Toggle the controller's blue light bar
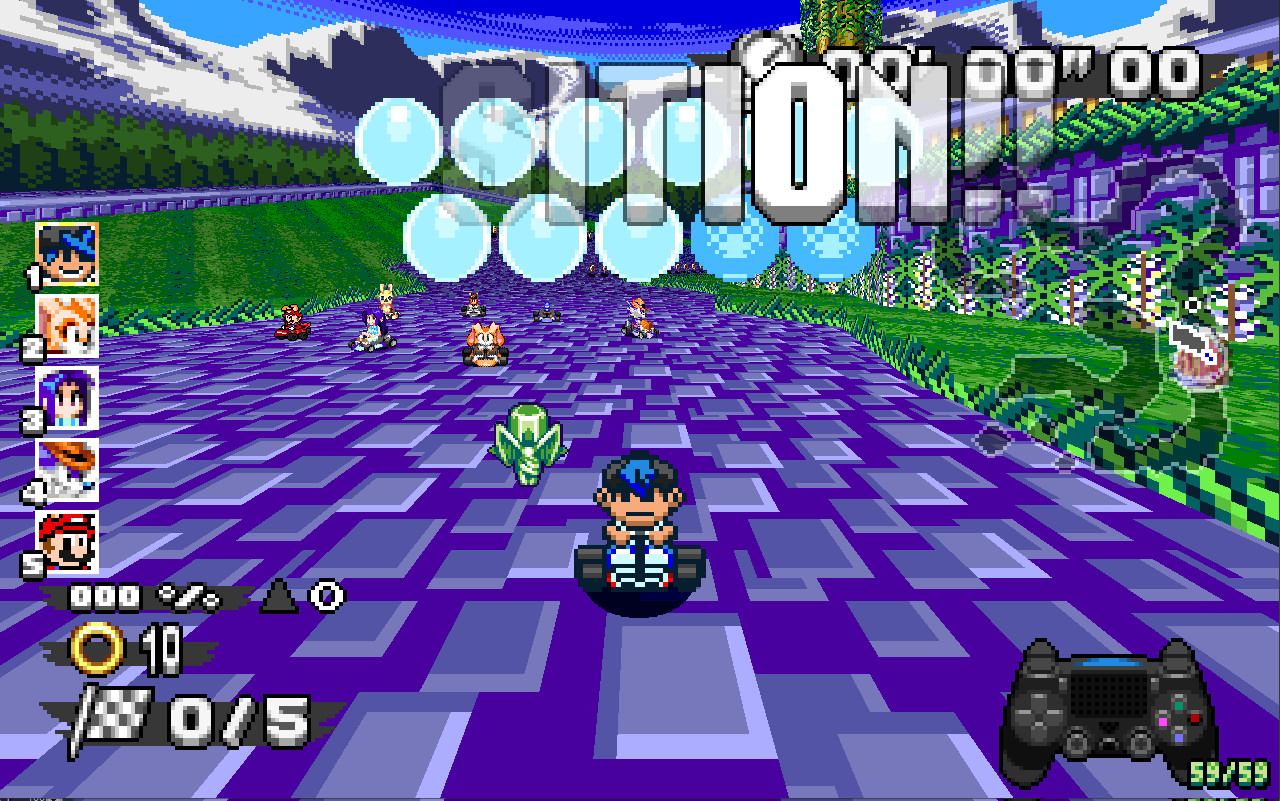 (x=1107, y=661)
